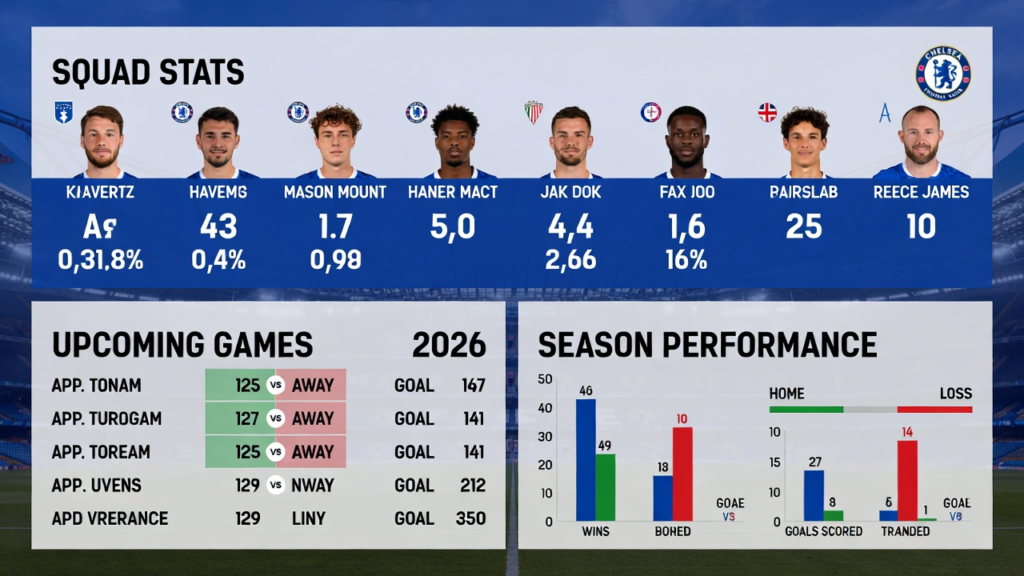Open Mason Mount's player card
The image size is (1024, 576).
pyautogui.click(x=335, y=190)
